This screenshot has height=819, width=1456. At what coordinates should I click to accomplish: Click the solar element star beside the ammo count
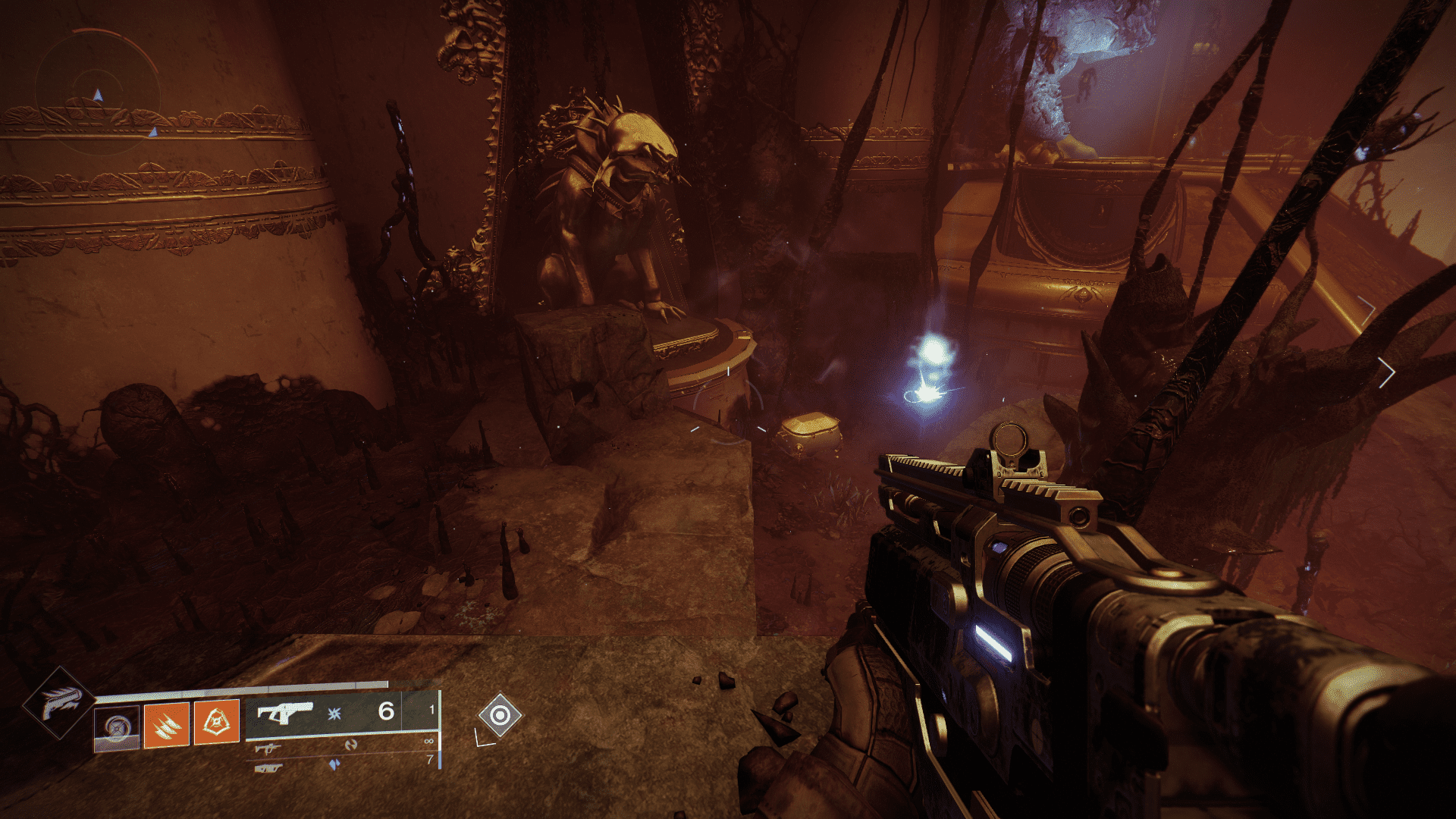click(336, 714)
